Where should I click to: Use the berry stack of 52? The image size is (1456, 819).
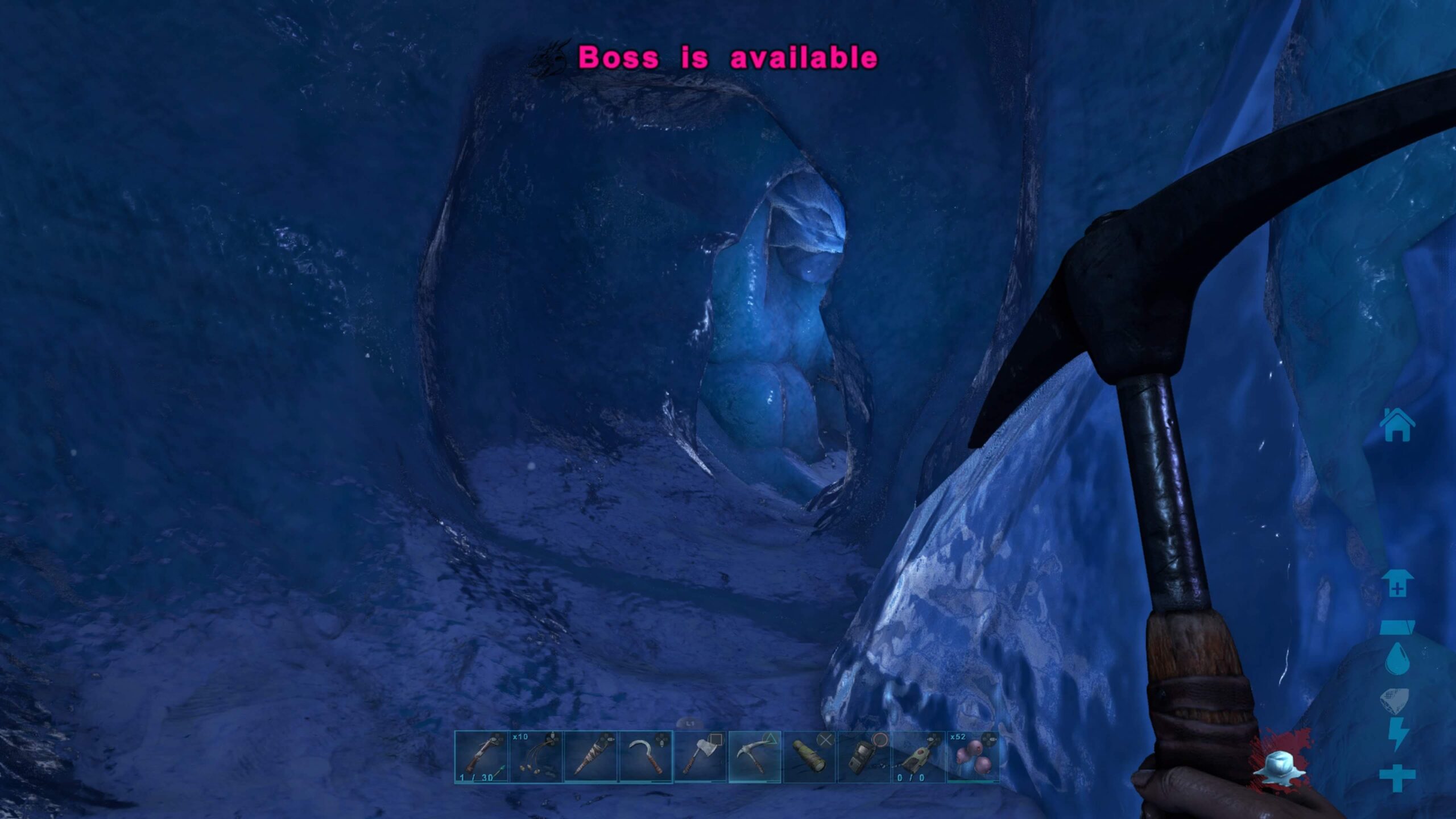(x=973, y=757)
